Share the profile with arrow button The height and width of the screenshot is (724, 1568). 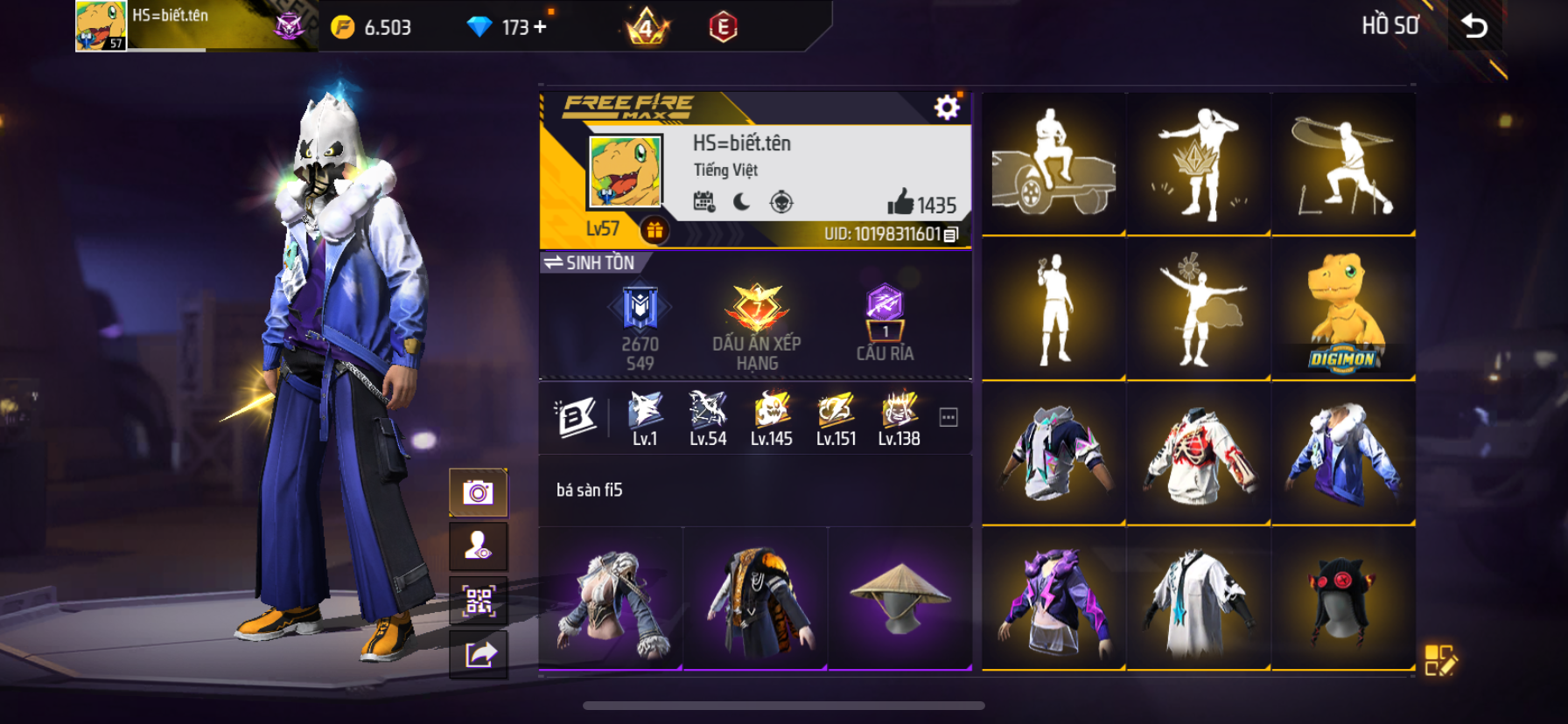[x=478, y=653]
